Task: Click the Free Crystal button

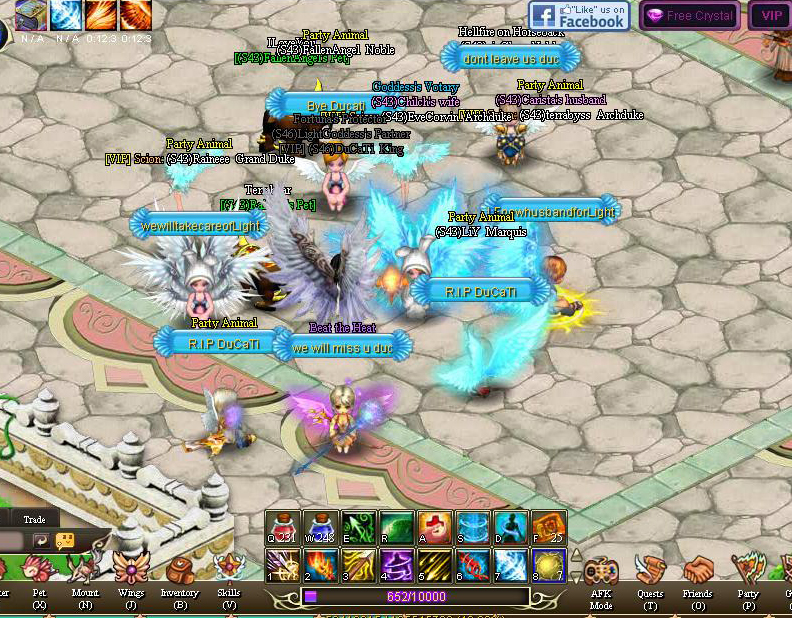Action: click(689, 16)
